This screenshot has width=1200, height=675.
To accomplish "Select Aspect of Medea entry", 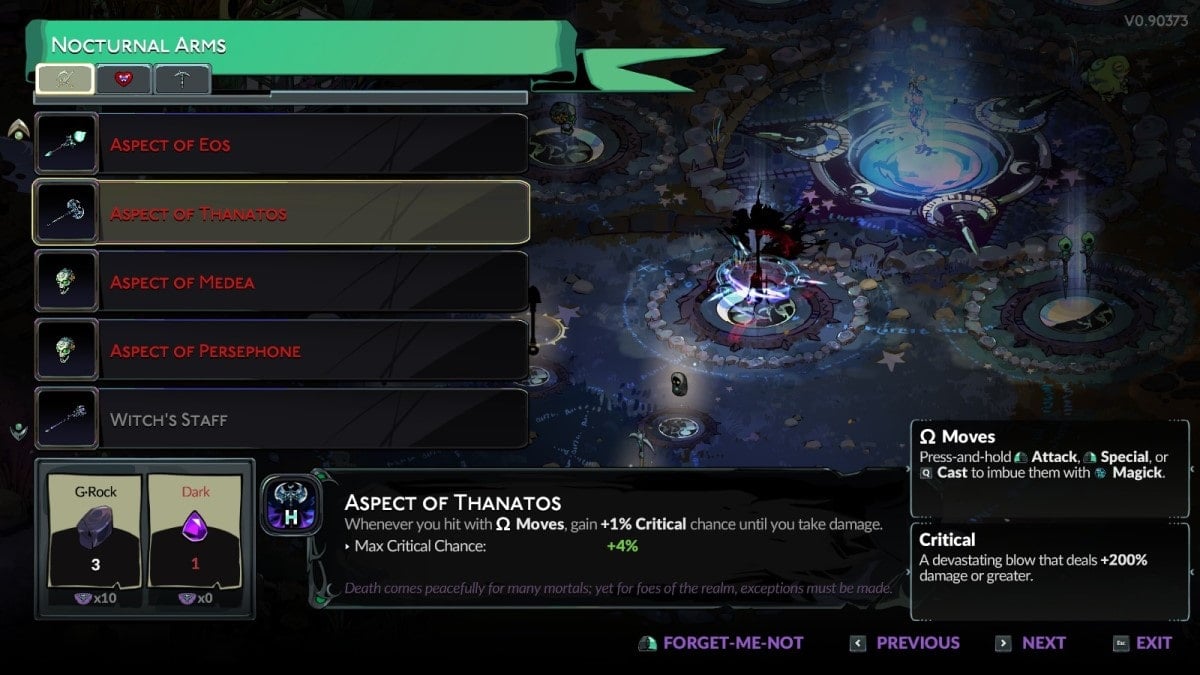I will click(x=281, y=282).
